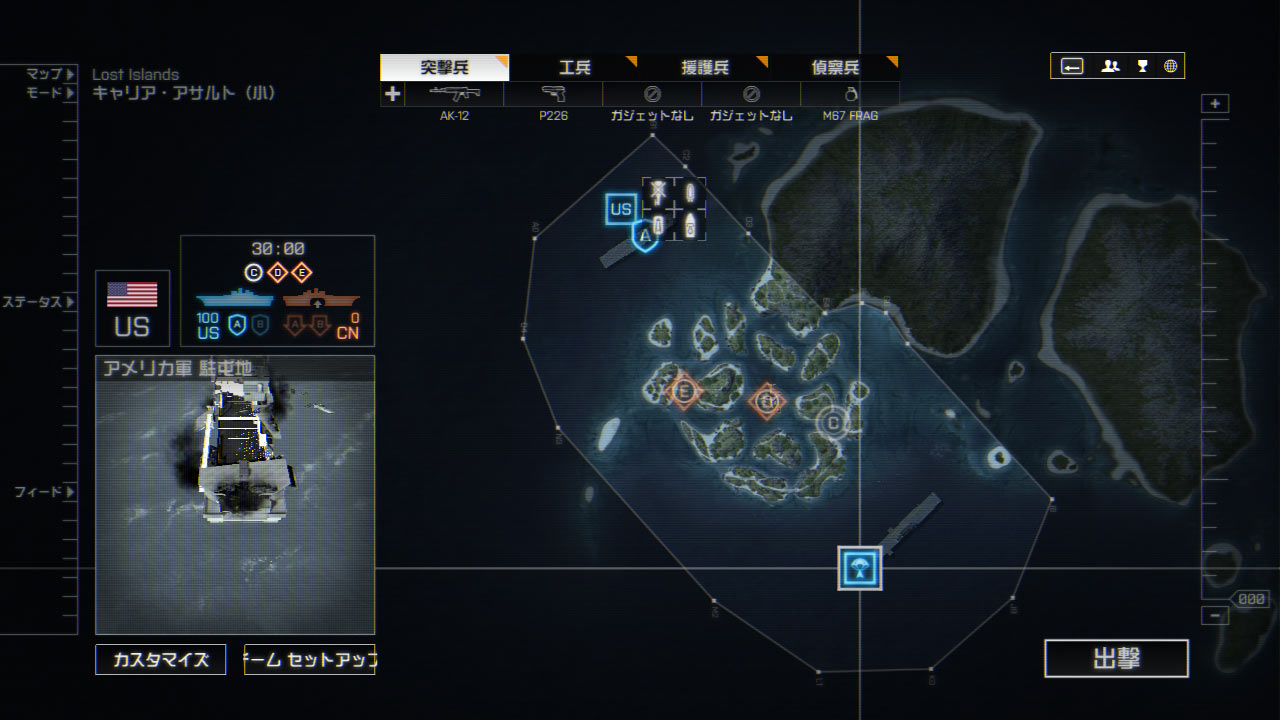
Task: Open the trophy scoreboard icon
Action: pyautogui.click(x=1142, y=66)
